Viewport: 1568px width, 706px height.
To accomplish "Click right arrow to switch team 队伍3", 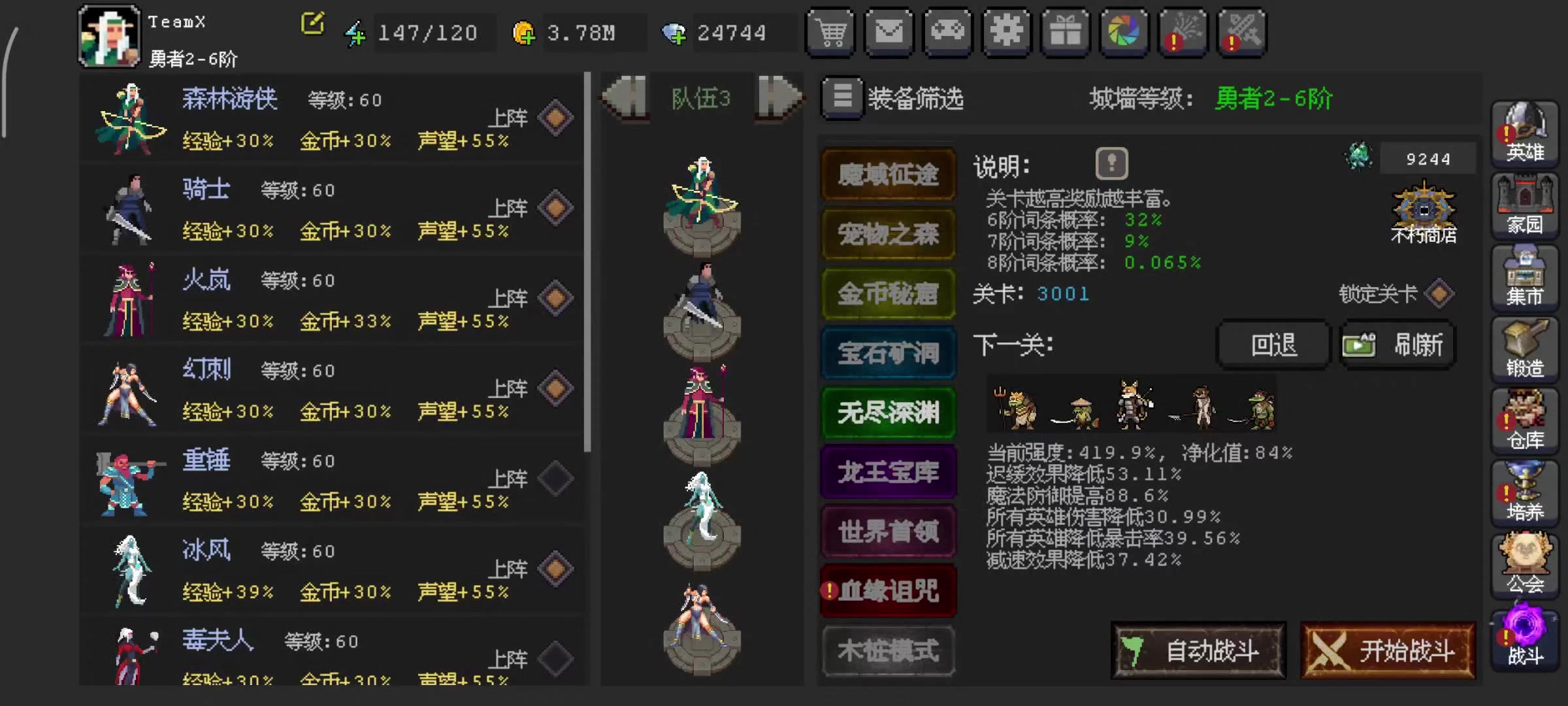I will (776, 97).
